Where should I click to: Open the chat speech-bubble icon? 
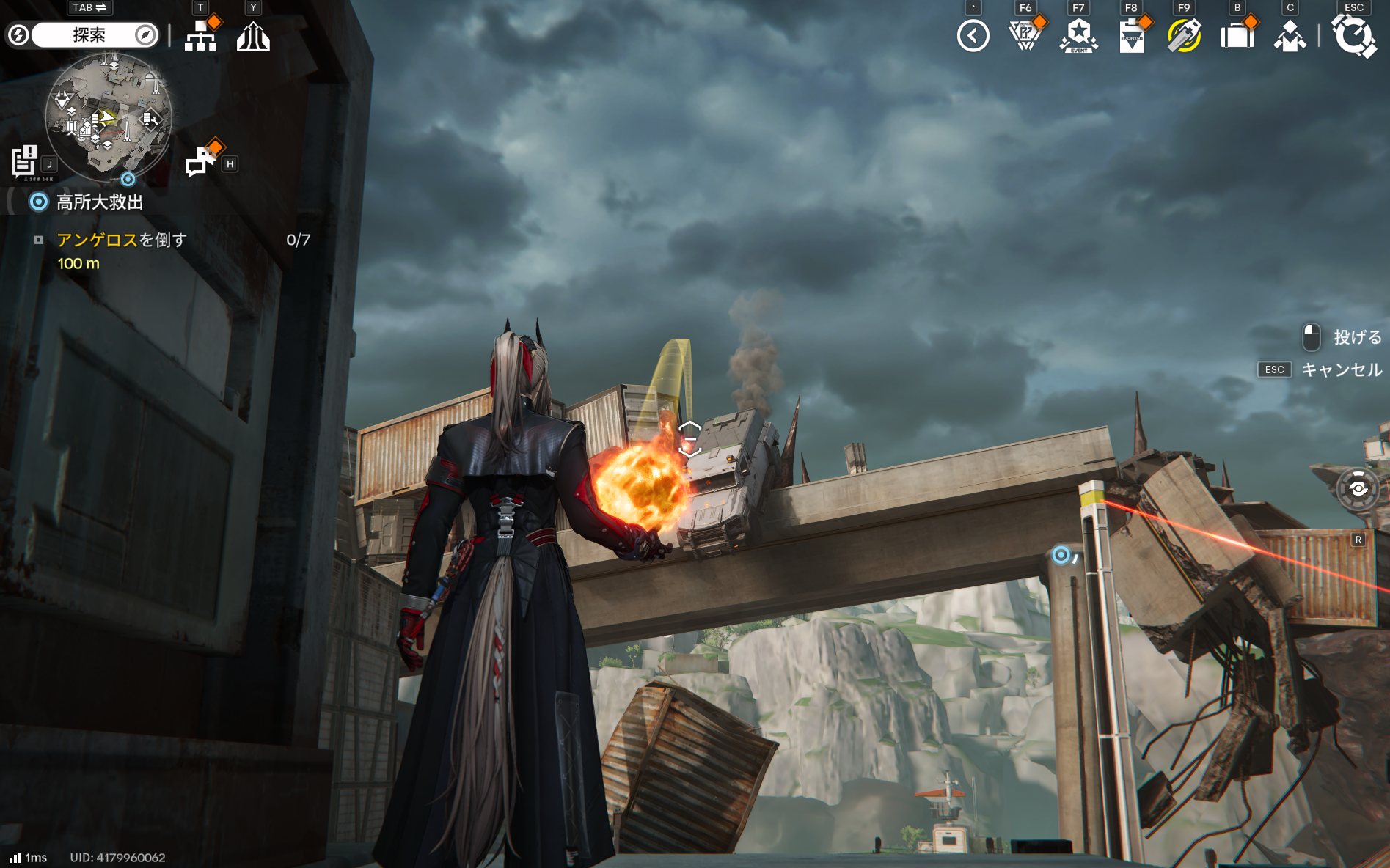point(200,161)
